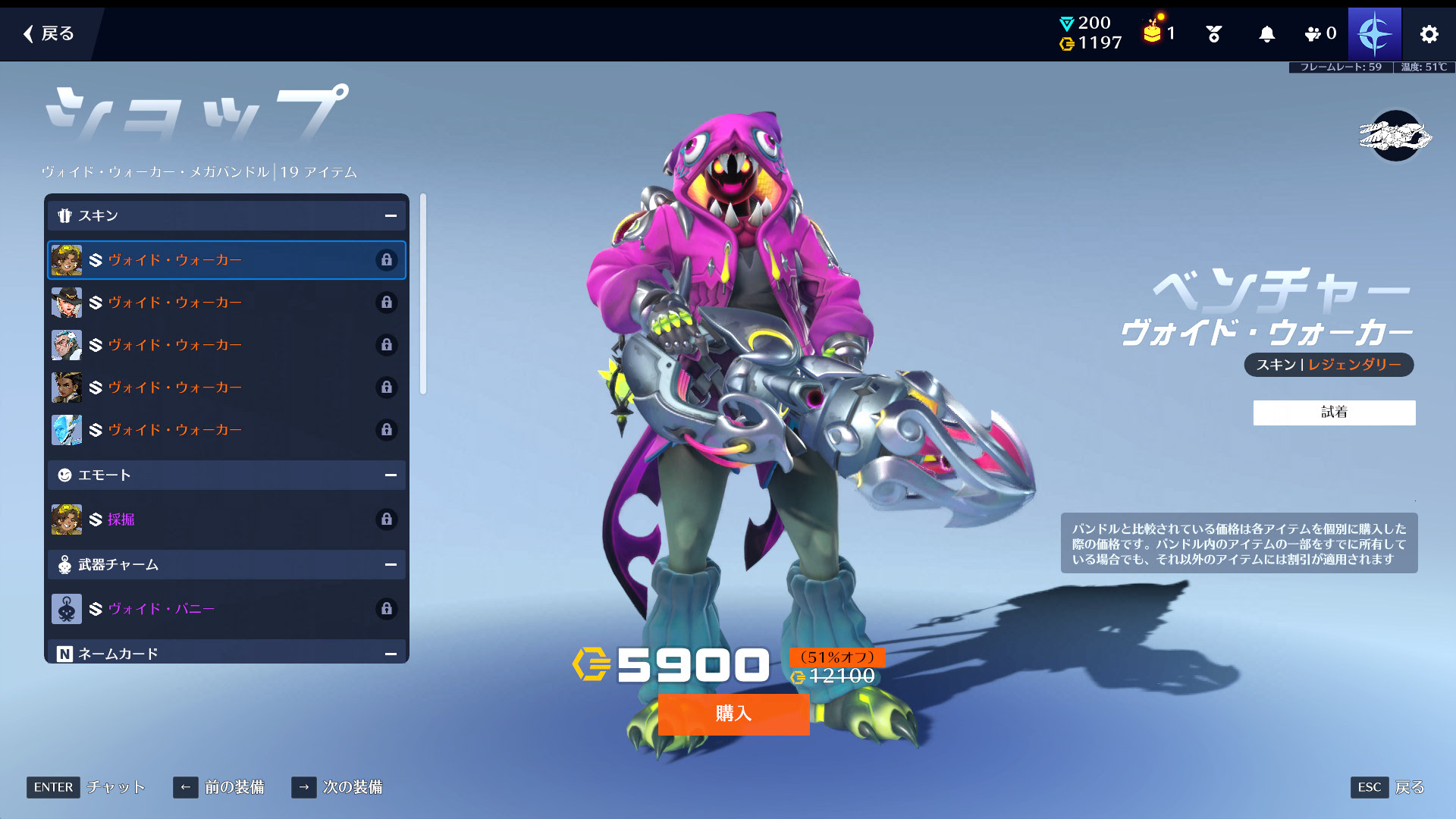The image size is (1456, 819).
Task: Select Echo's ヴォイド・ウォーカー skin row
Action: click(x=226, y=430)
